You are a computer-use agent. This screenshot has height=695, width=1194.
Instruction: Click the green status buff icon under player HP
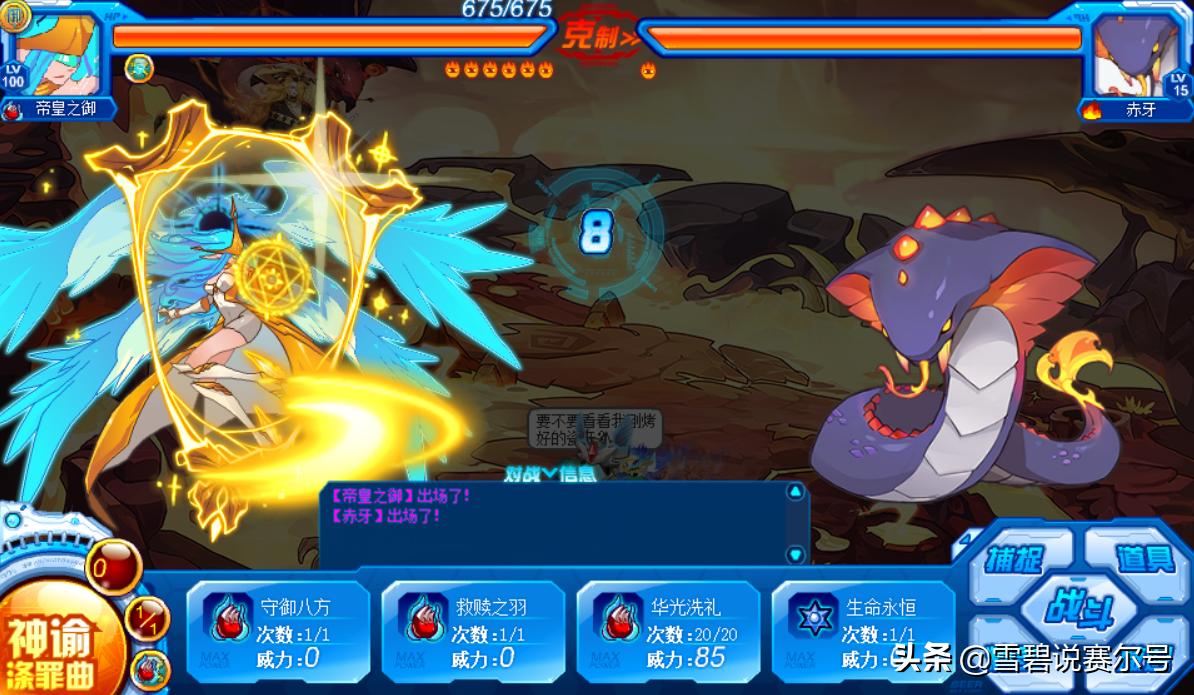click(138, 67)
